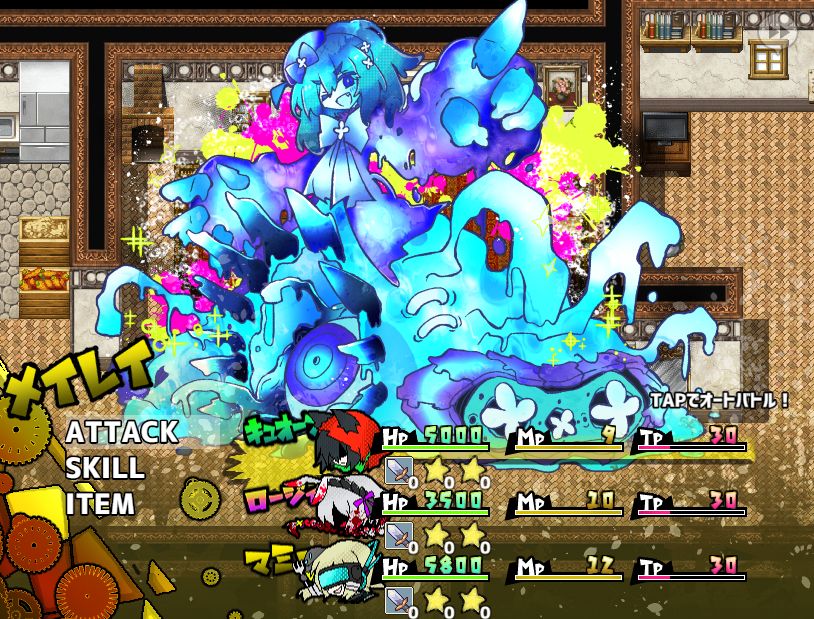Choose the ATTACK command
Screen dimensions: 814x619
[122, 432]
